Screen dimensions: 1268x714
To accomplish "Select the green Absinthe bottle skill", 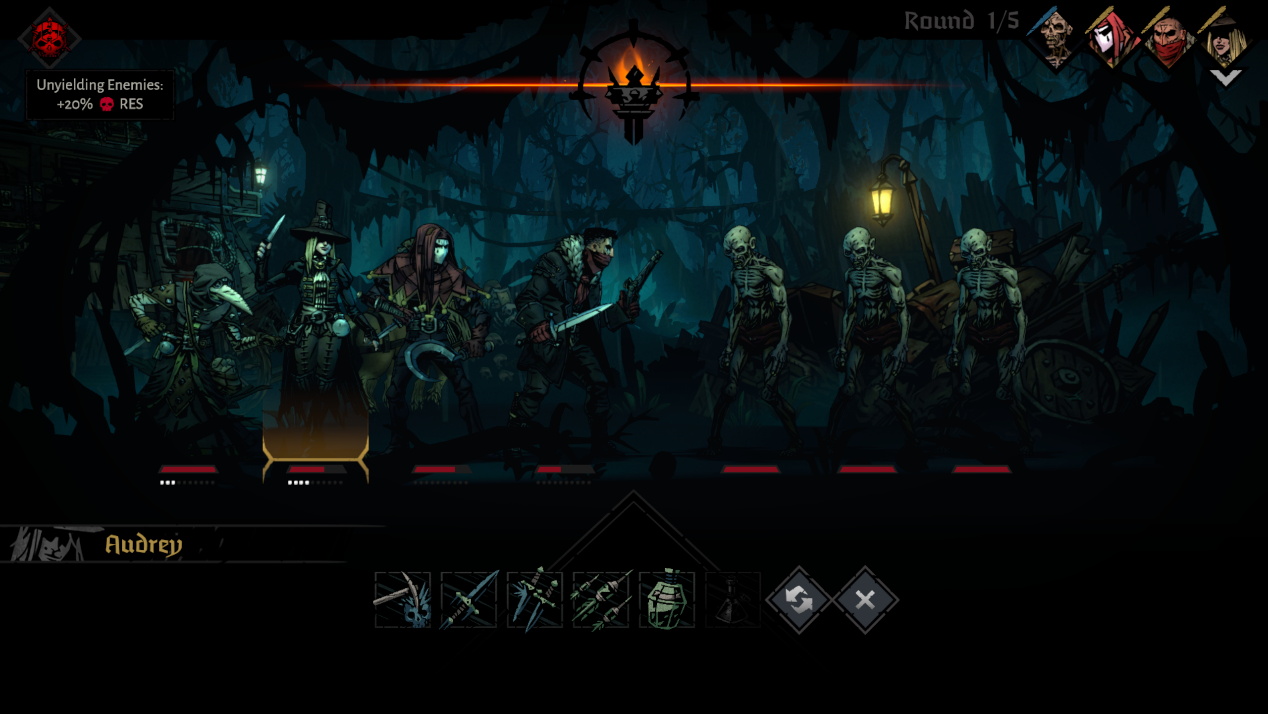I will [x=667, y=600].
